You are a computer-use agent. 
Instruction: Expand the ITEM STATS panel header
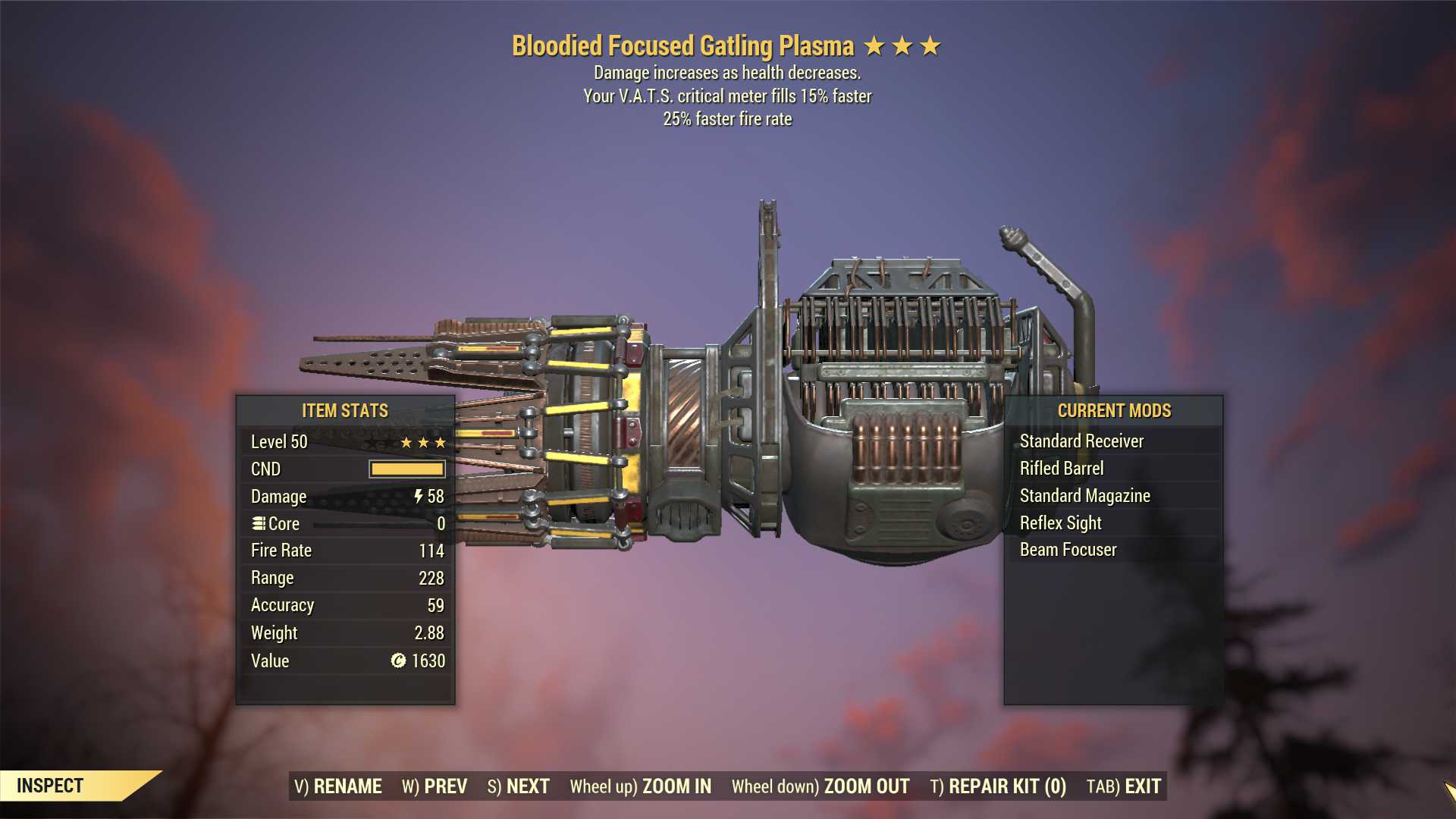[345, 411]
